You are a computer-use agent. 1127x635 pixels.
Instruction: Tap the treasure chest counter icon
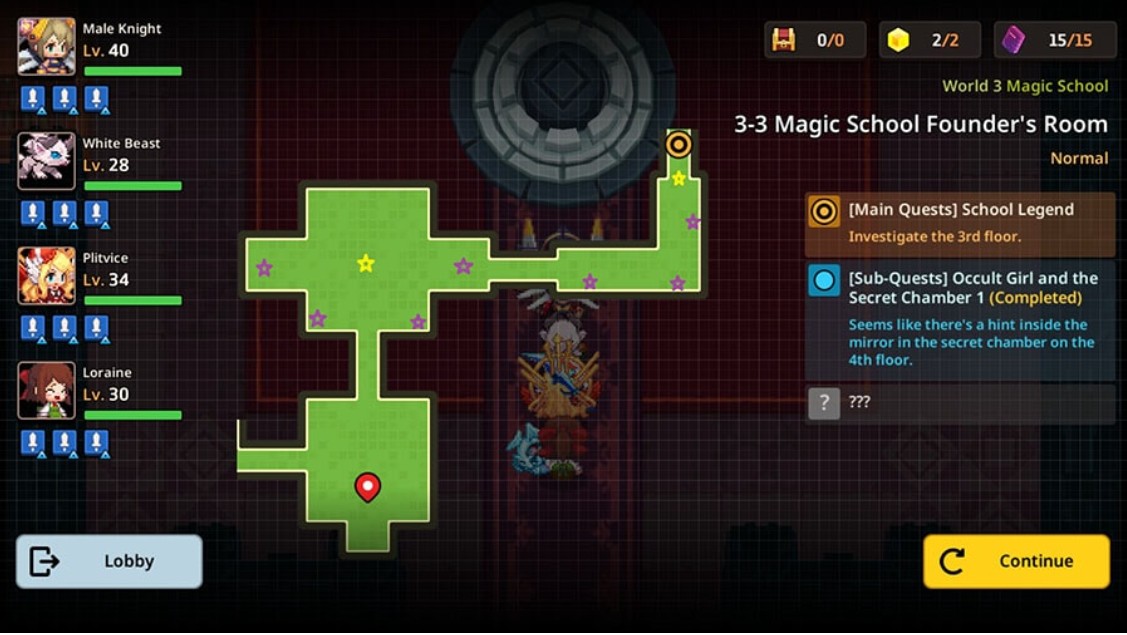tap(784, 40)
